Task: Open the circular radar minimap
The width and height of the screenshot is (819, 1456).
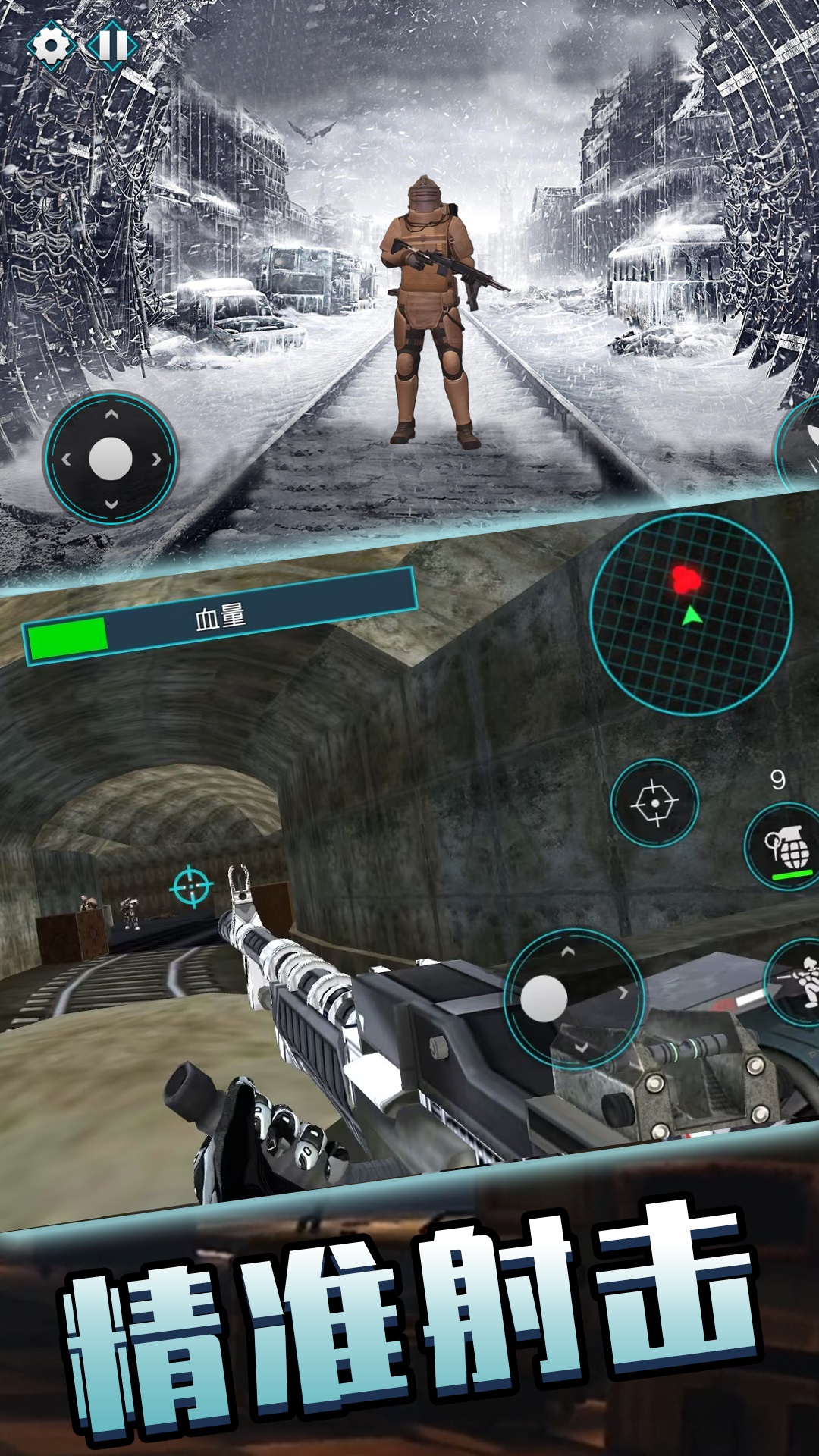Action: click(x=691, y=614)
